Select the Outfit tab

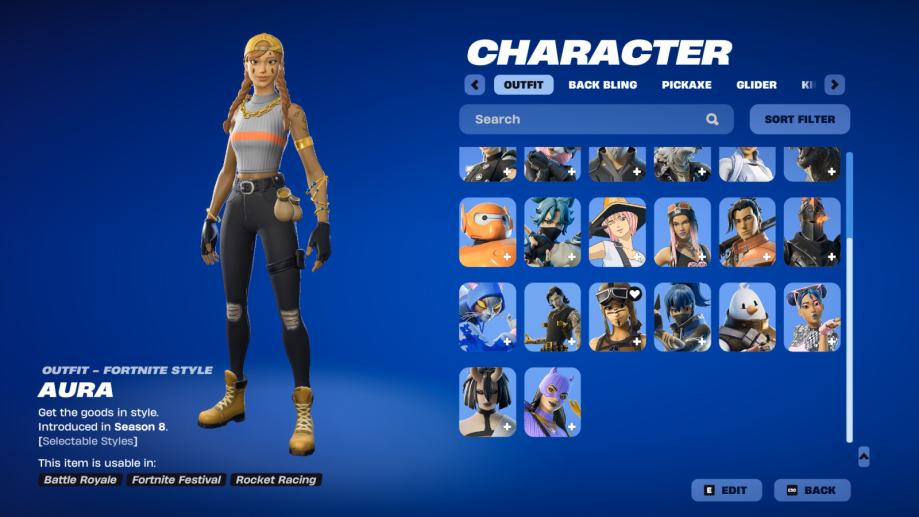point(523,85)
